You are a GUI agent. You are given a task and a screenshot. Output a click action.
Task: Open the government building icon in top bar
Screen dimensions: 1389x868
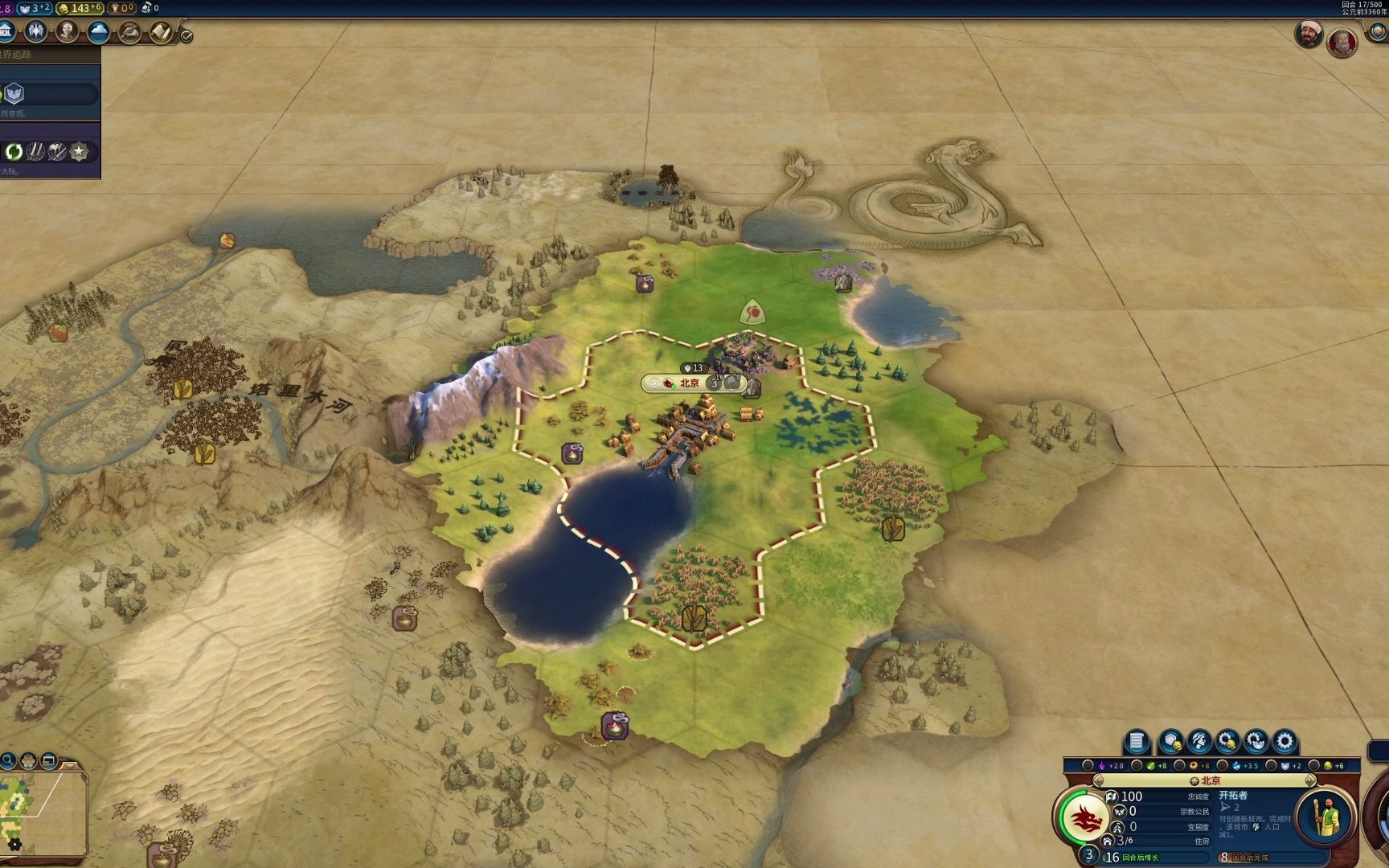click(x=6, y=32)
